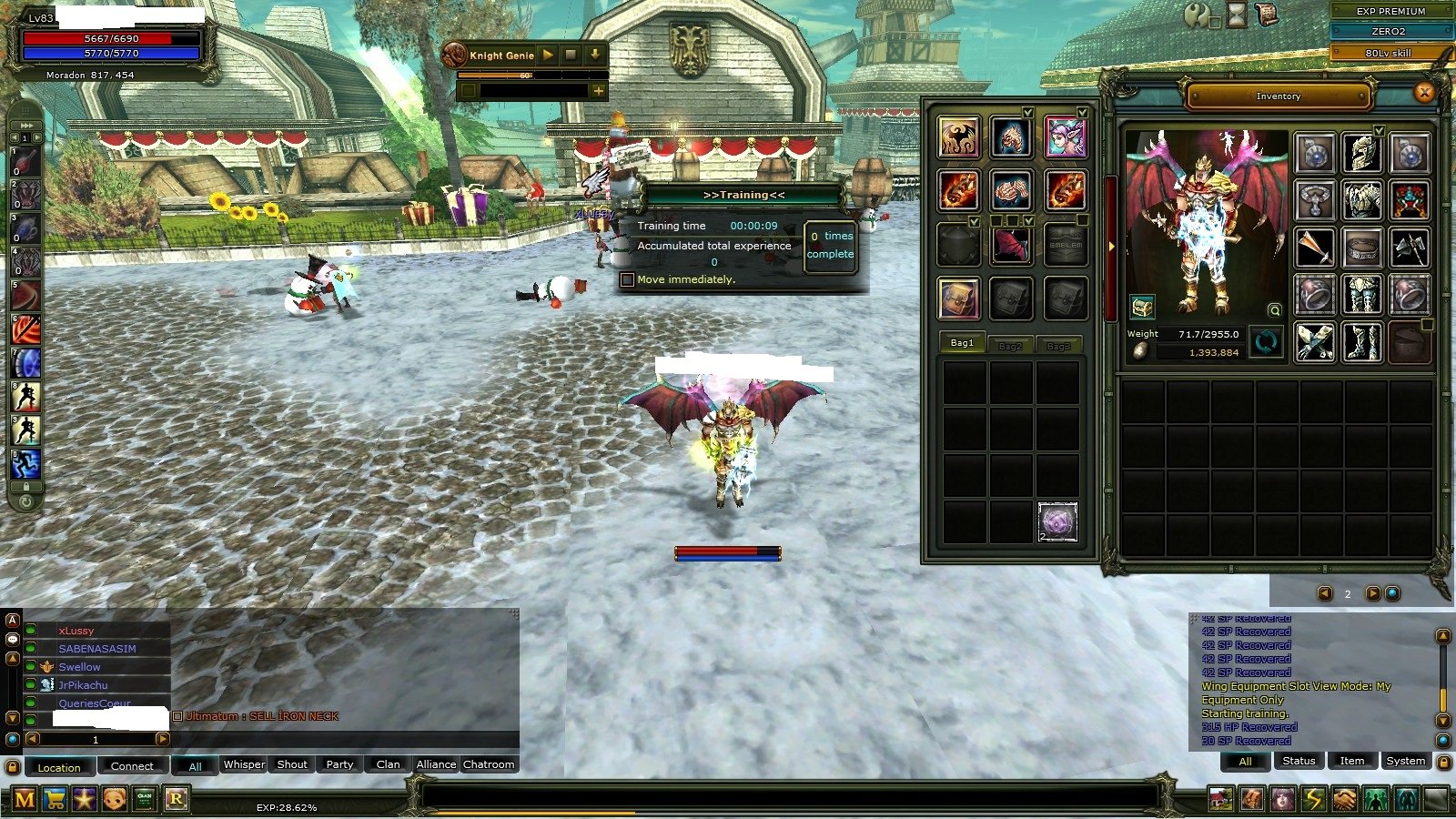The height and width of the screenshot is (819, 1456).
Task: Open the shopping cart store icon
Action: (x=55, y=800)
